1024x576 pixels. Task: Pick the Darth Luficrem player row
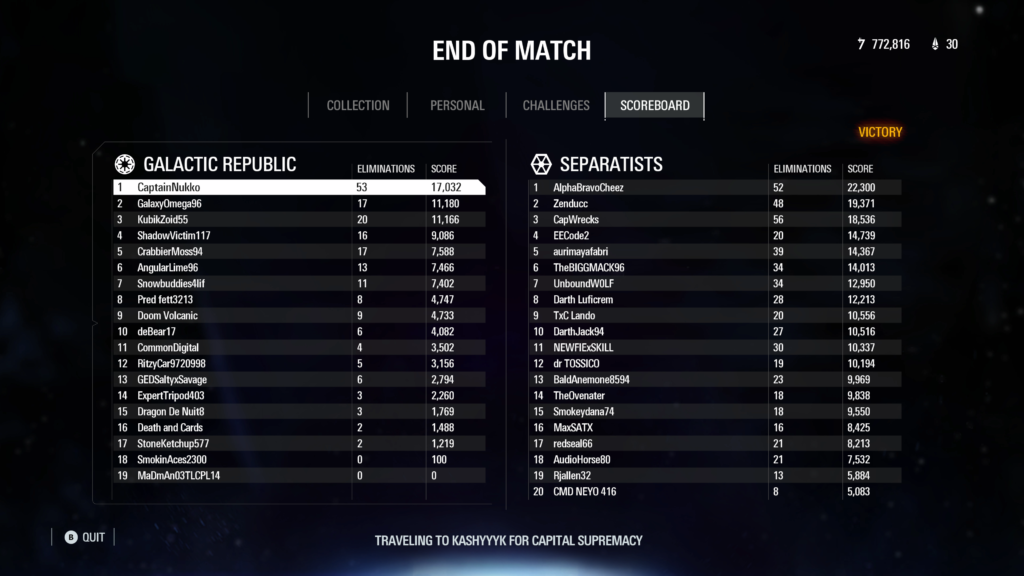pos(714,299)
